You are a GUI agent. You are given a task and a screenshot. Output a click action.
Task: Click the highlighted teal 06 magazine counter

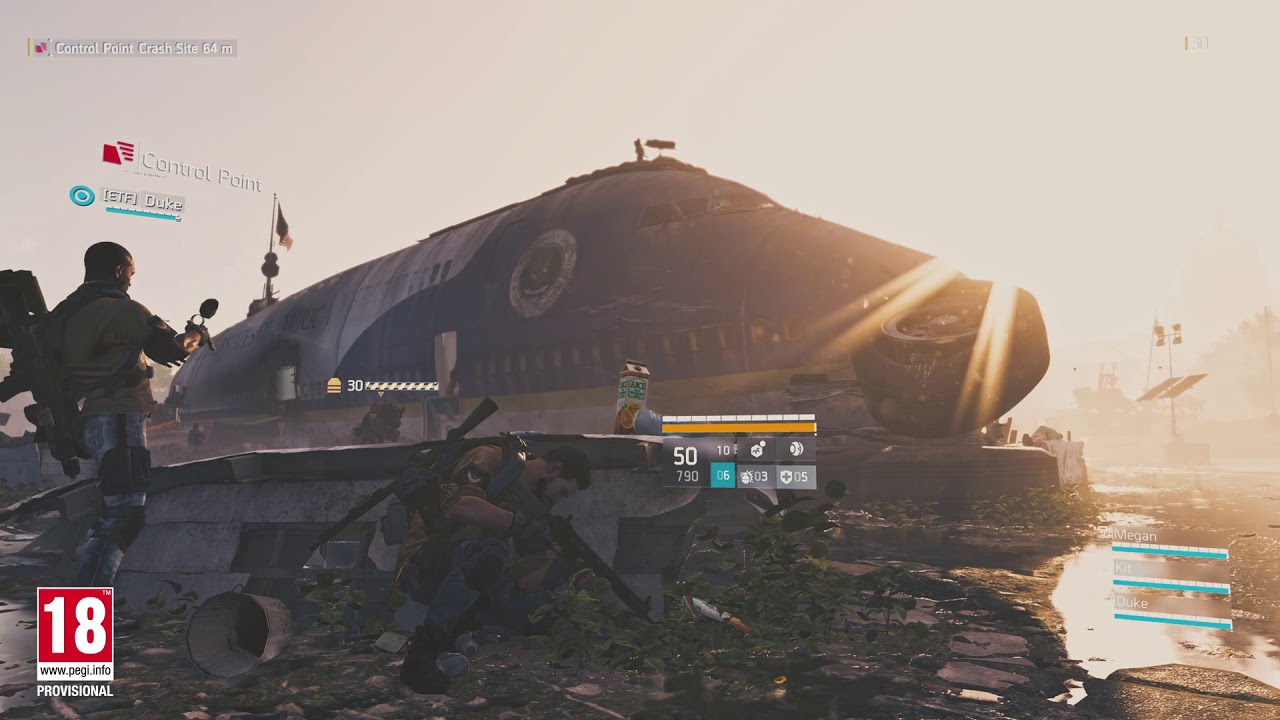tap(723, 475)
